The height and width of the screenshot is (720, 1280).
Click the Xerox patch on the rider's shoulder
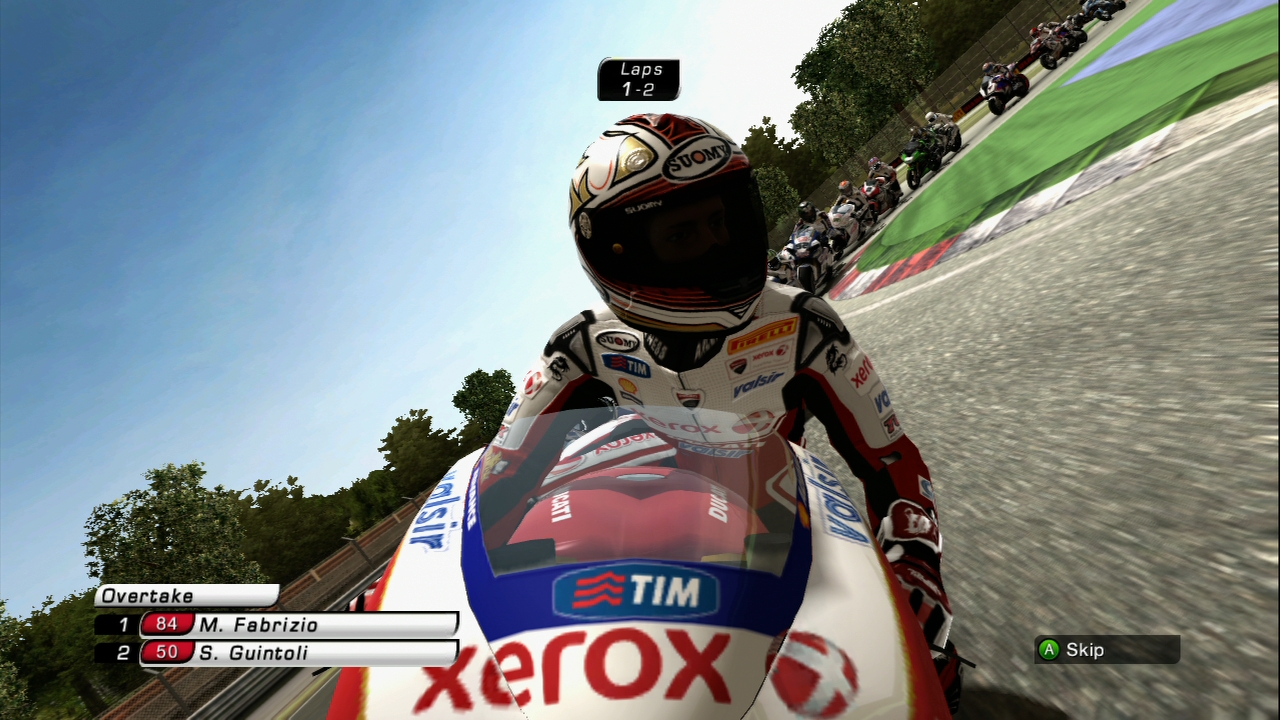tap(863, 371)
